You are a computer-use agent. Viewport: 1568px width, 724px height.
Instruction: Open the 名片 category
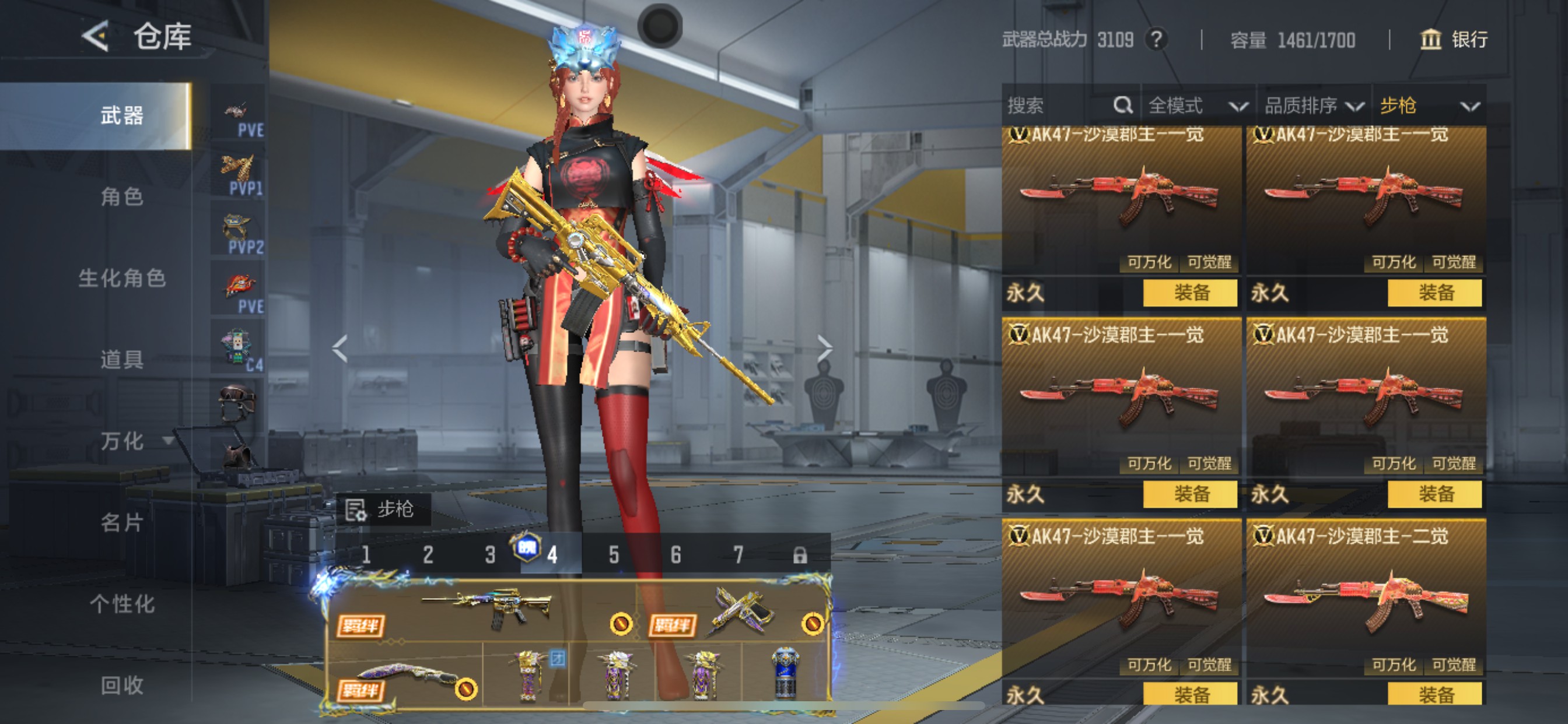click(x=122, y=523)
